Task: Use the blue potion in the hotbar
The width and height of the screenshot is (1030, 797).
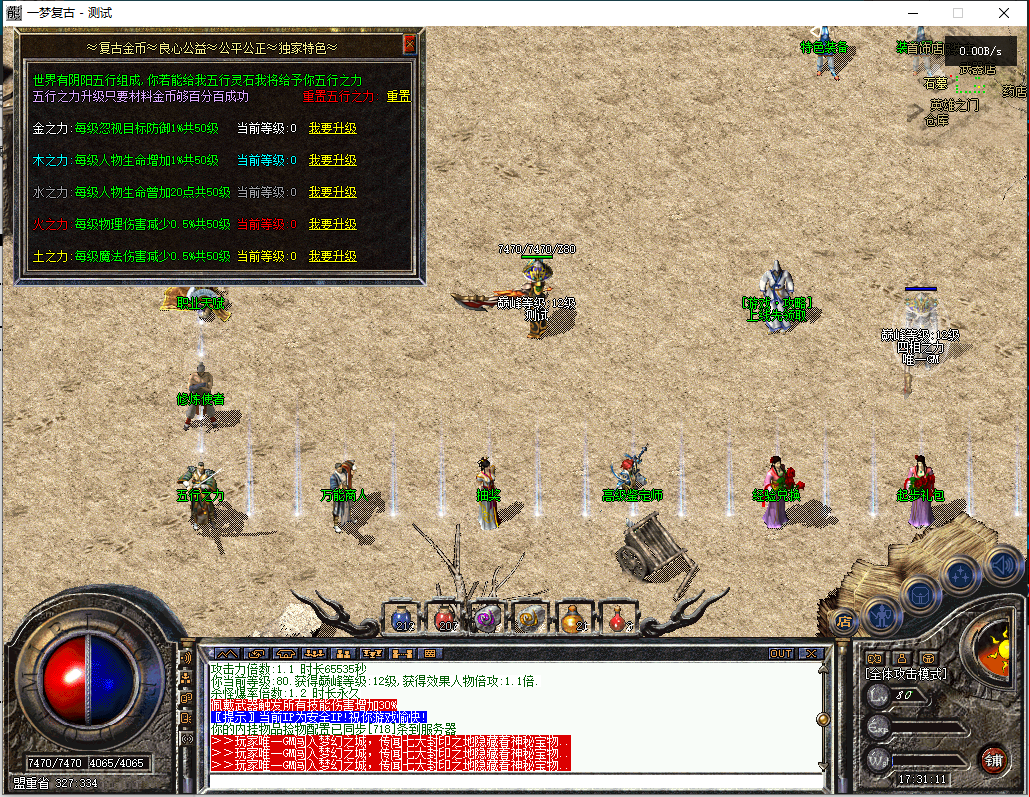Action: [402, 617]
